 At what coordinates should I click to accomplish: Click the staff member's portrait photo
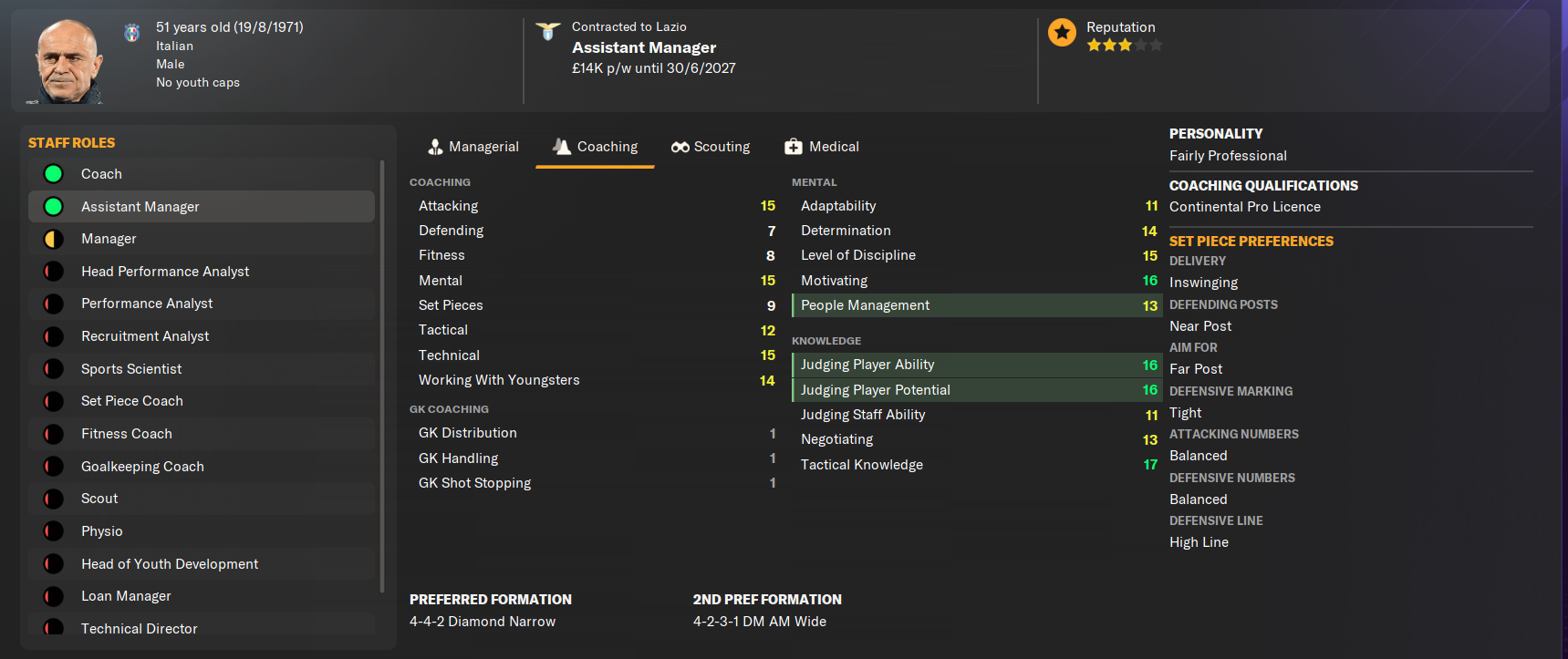pyautogui.click(x=65, y=58)
